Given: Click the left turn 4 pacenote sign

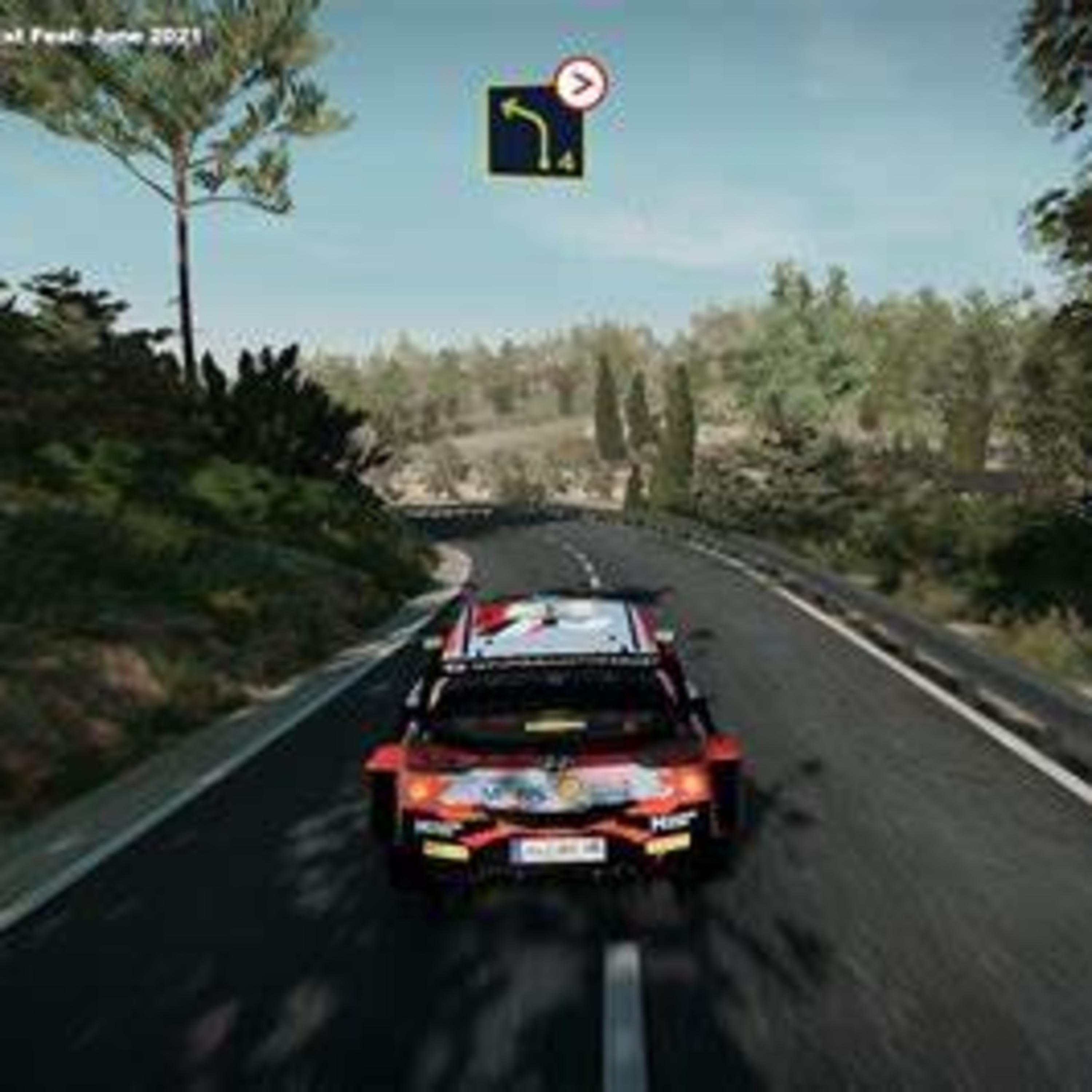Looking at the screenshot, I should point(534,132).
